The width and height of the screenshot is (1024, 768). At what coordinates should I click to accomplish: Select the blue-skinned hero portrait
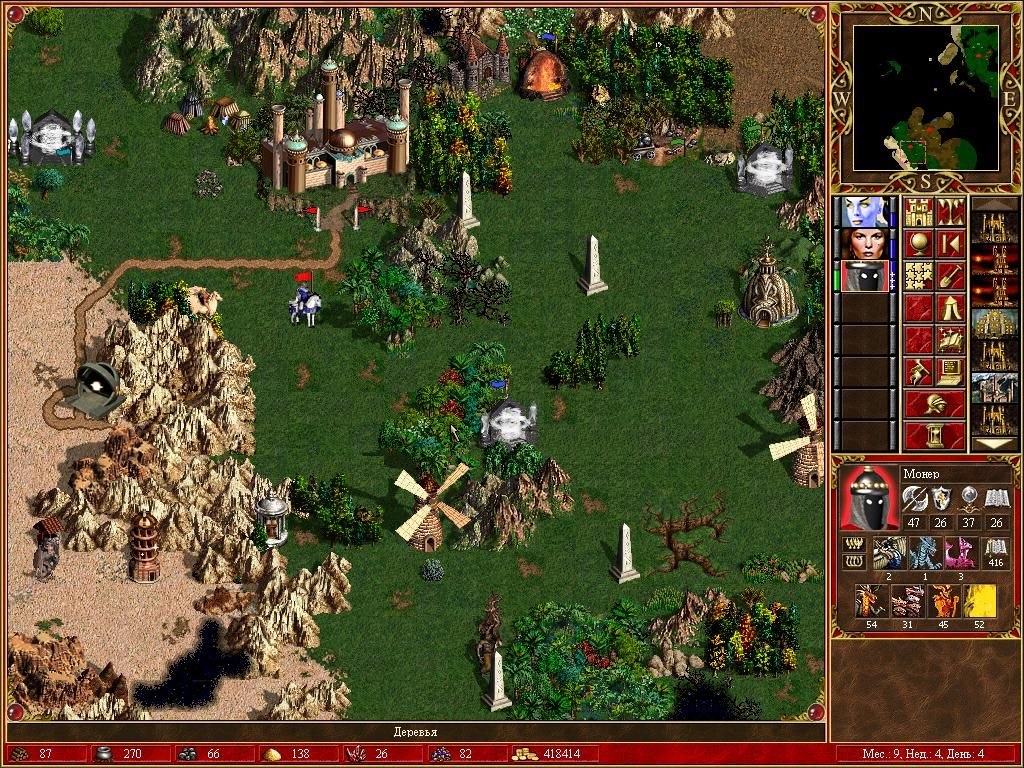click(862, 212)
